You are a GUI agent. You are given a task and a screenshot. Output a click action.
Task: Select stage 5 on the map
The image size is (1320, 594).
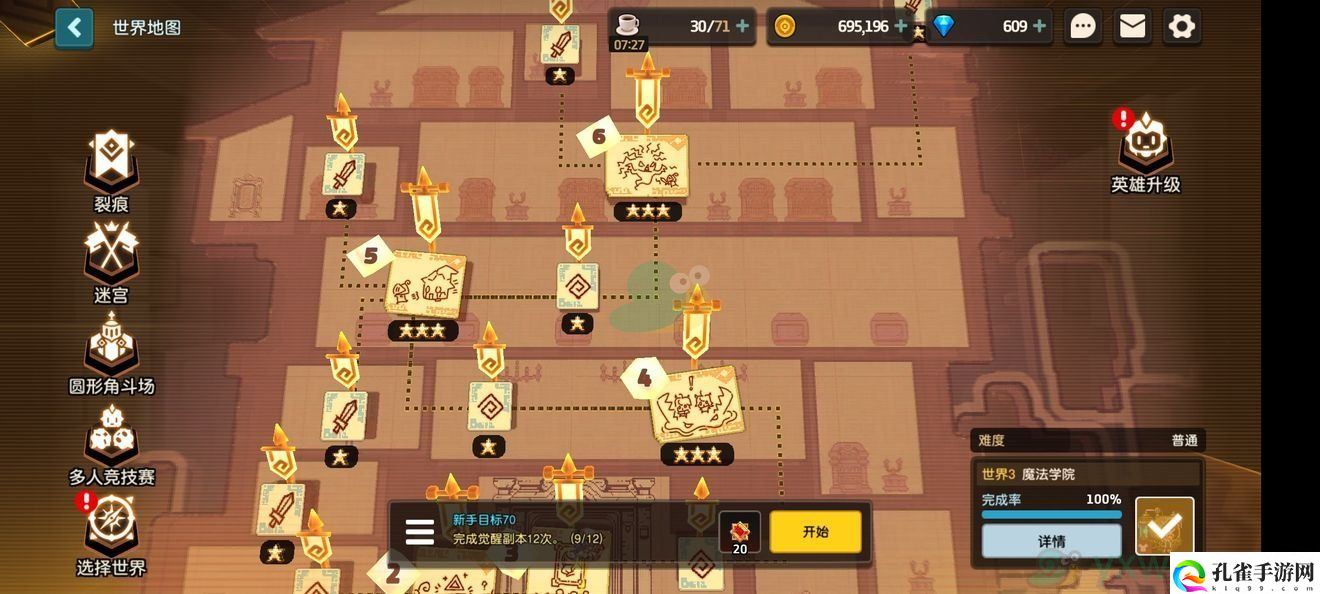[x=425, y=285]
